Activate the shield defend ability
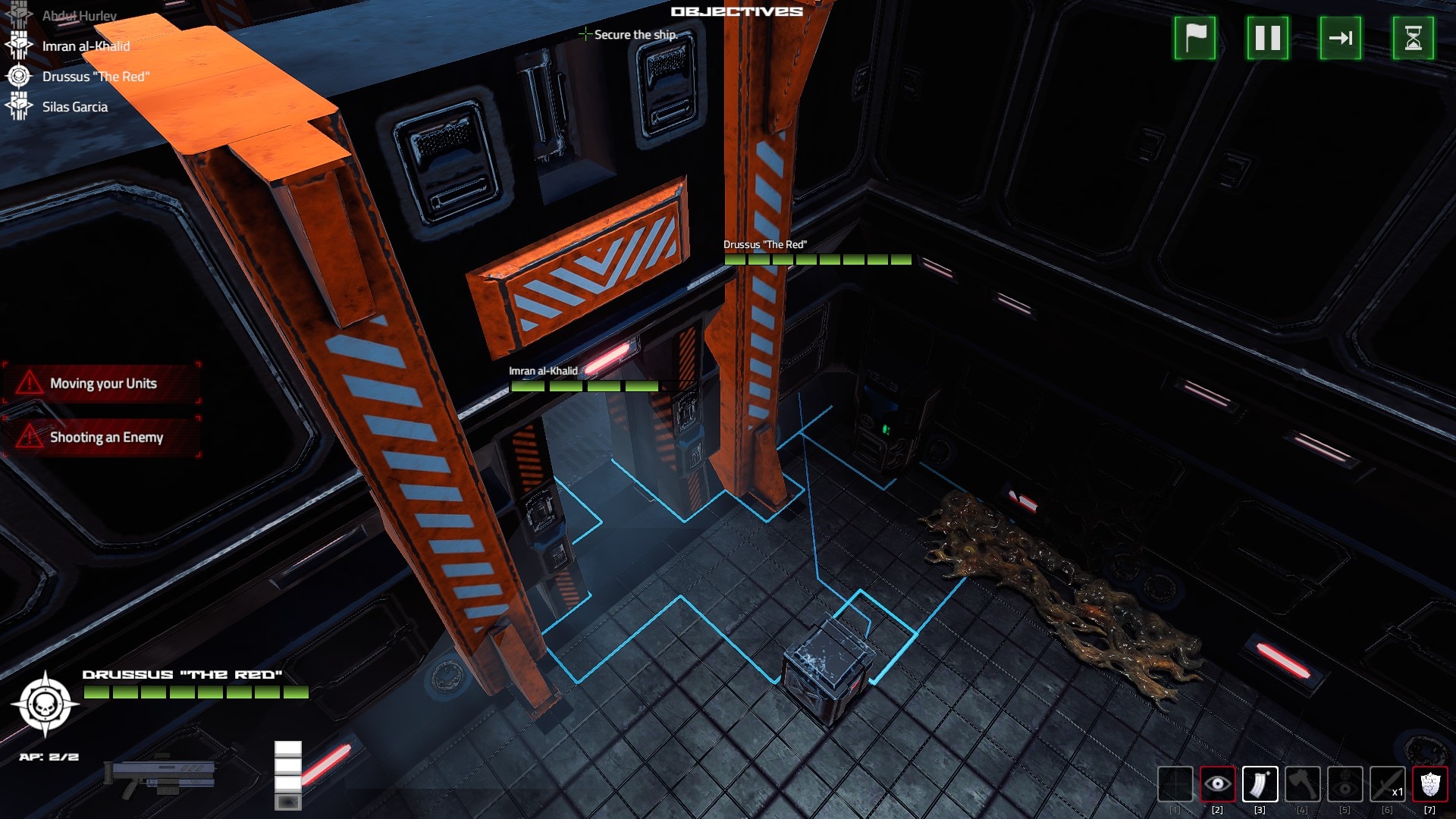 (1429, 784)
